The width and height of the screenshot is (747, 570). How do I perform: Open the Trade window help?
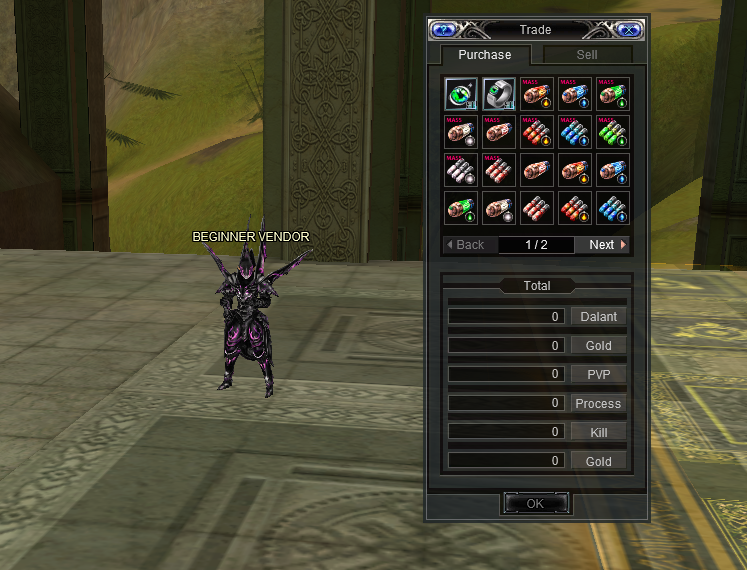pos(442,30)
